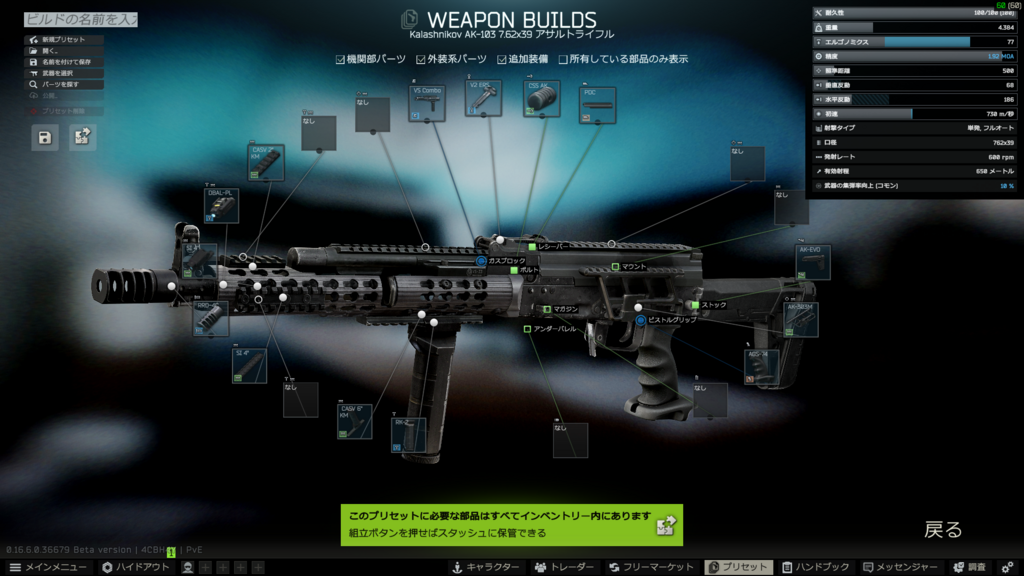
Task: Select the DBAL-PL tactical device slot
Action: [221, 206]
